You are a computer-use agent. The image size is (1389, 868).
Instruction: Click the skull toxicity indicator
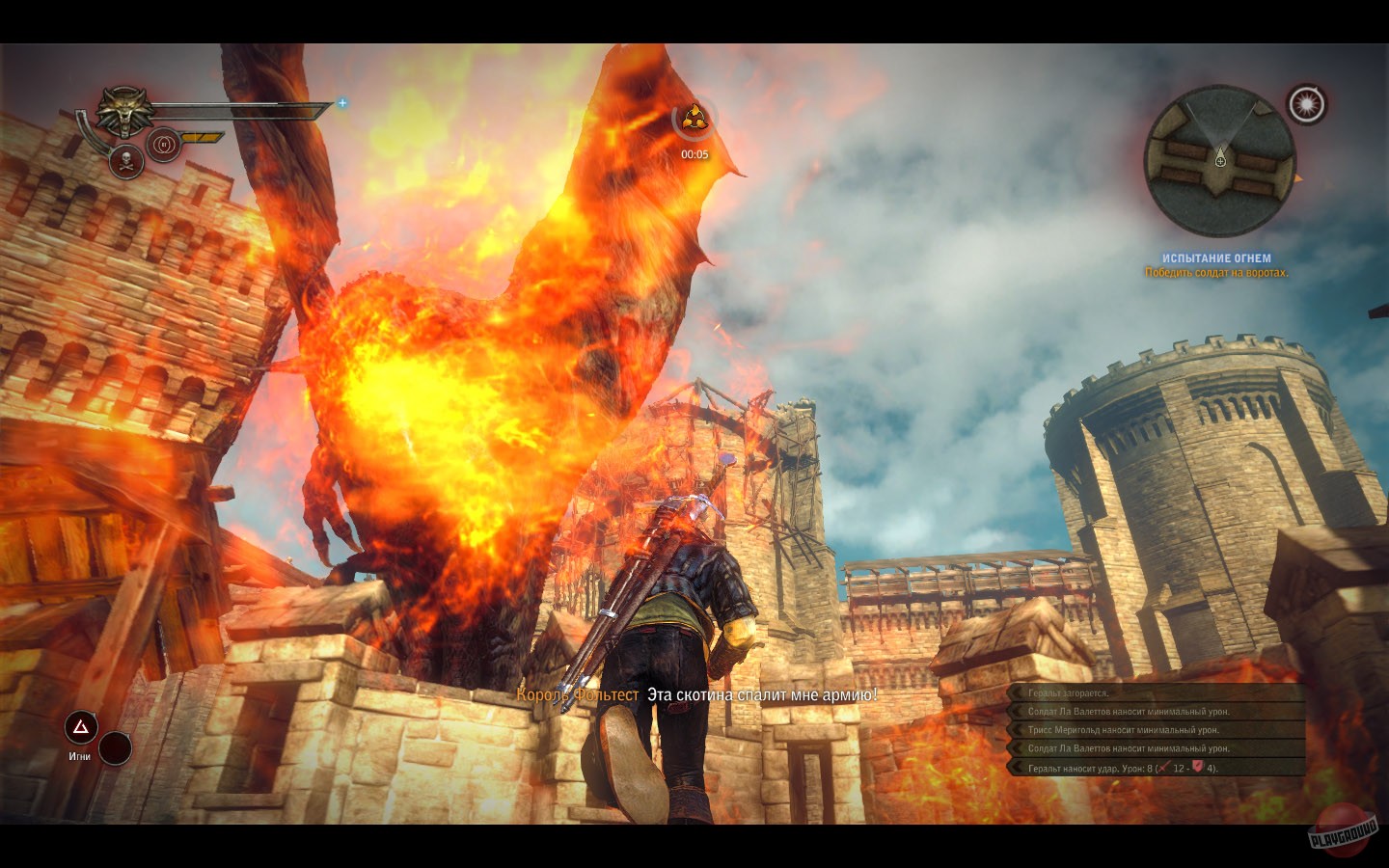point(125,161)
